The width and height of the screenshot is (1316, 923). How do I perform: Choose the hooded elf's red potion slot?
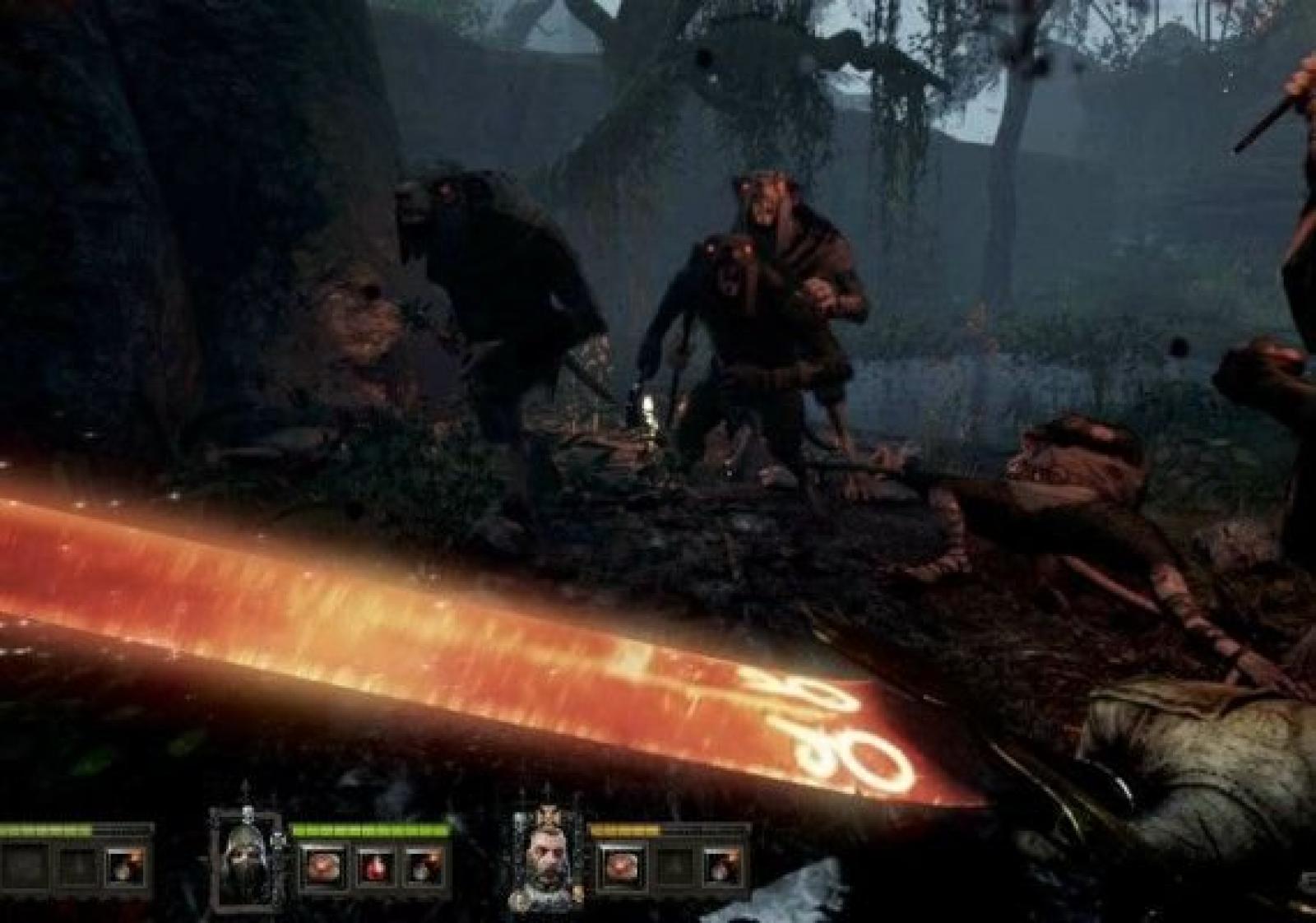click(374, 866)
